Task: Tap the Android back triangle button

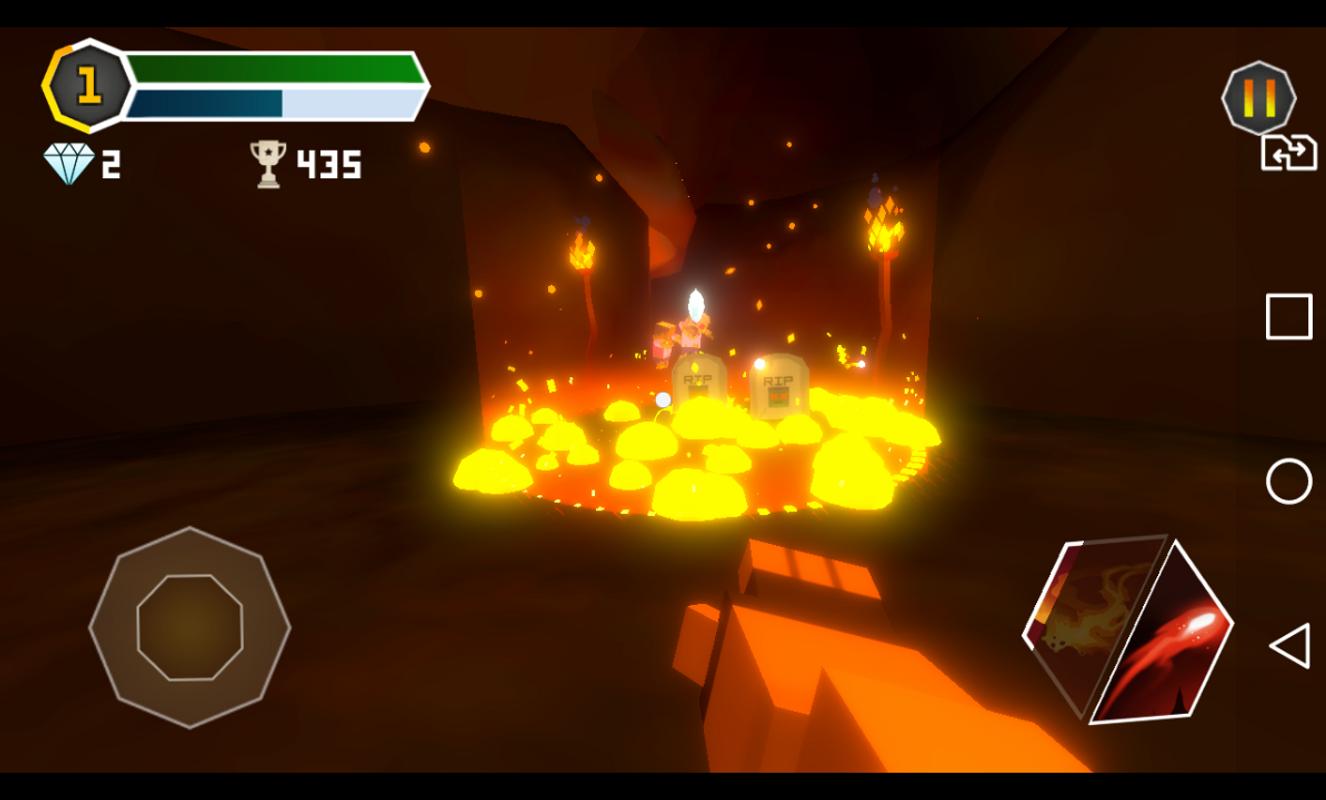Action: [x=1288, y=646]
